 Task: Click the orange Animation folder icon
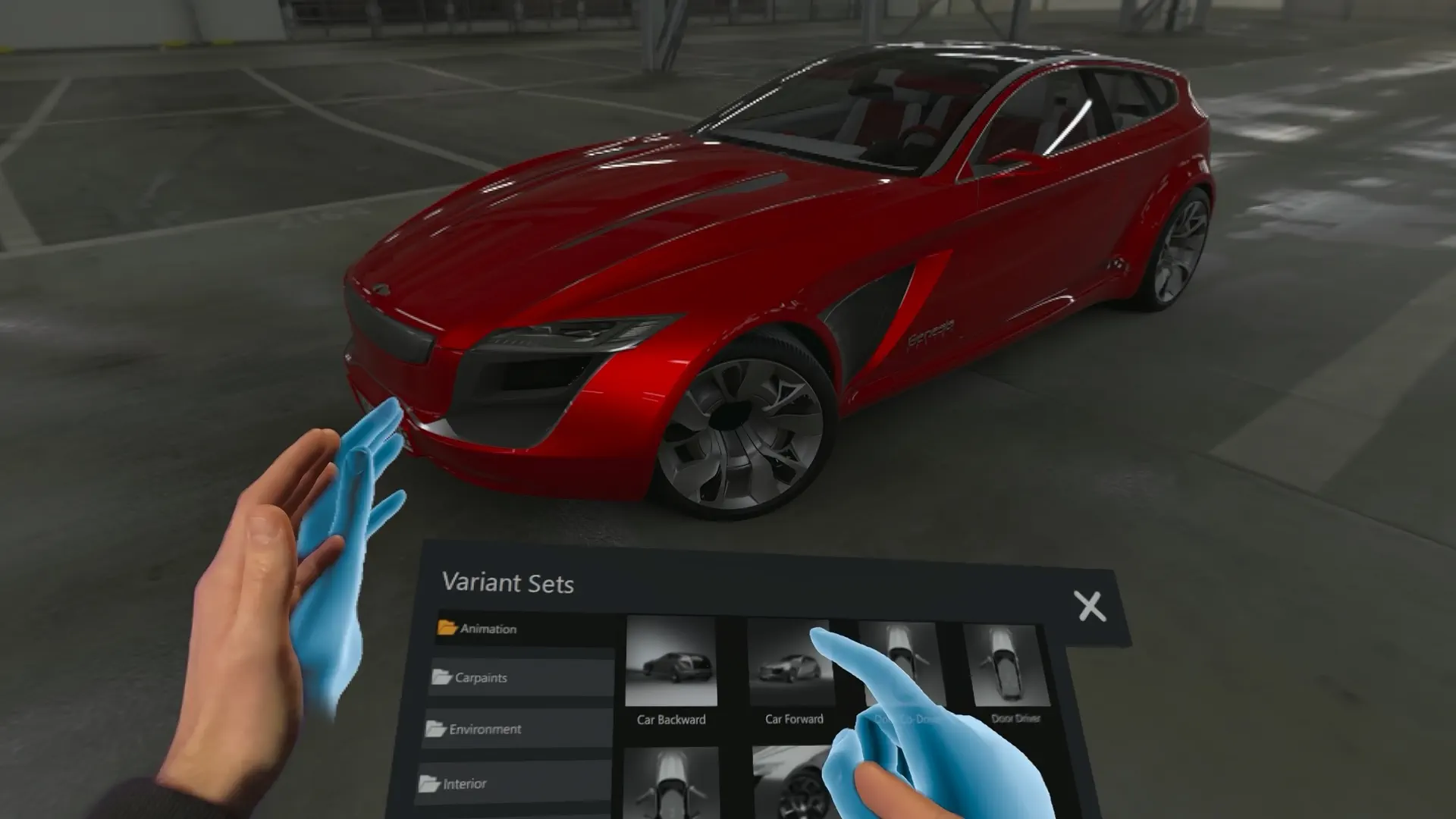coord(447,628)
